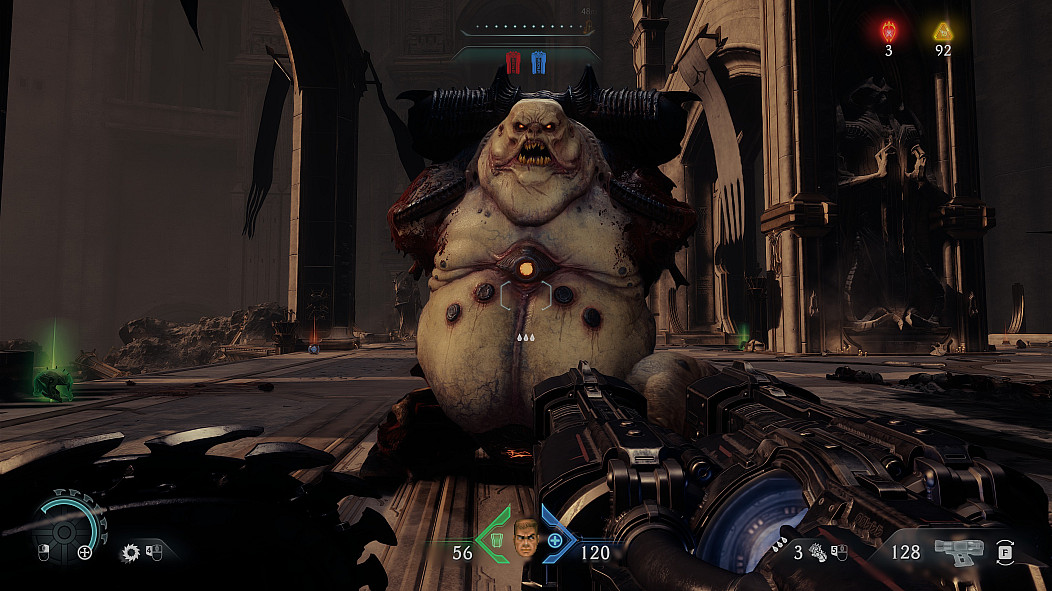
Task: Select the green armor icon
Action: click(x=494, y=542)
